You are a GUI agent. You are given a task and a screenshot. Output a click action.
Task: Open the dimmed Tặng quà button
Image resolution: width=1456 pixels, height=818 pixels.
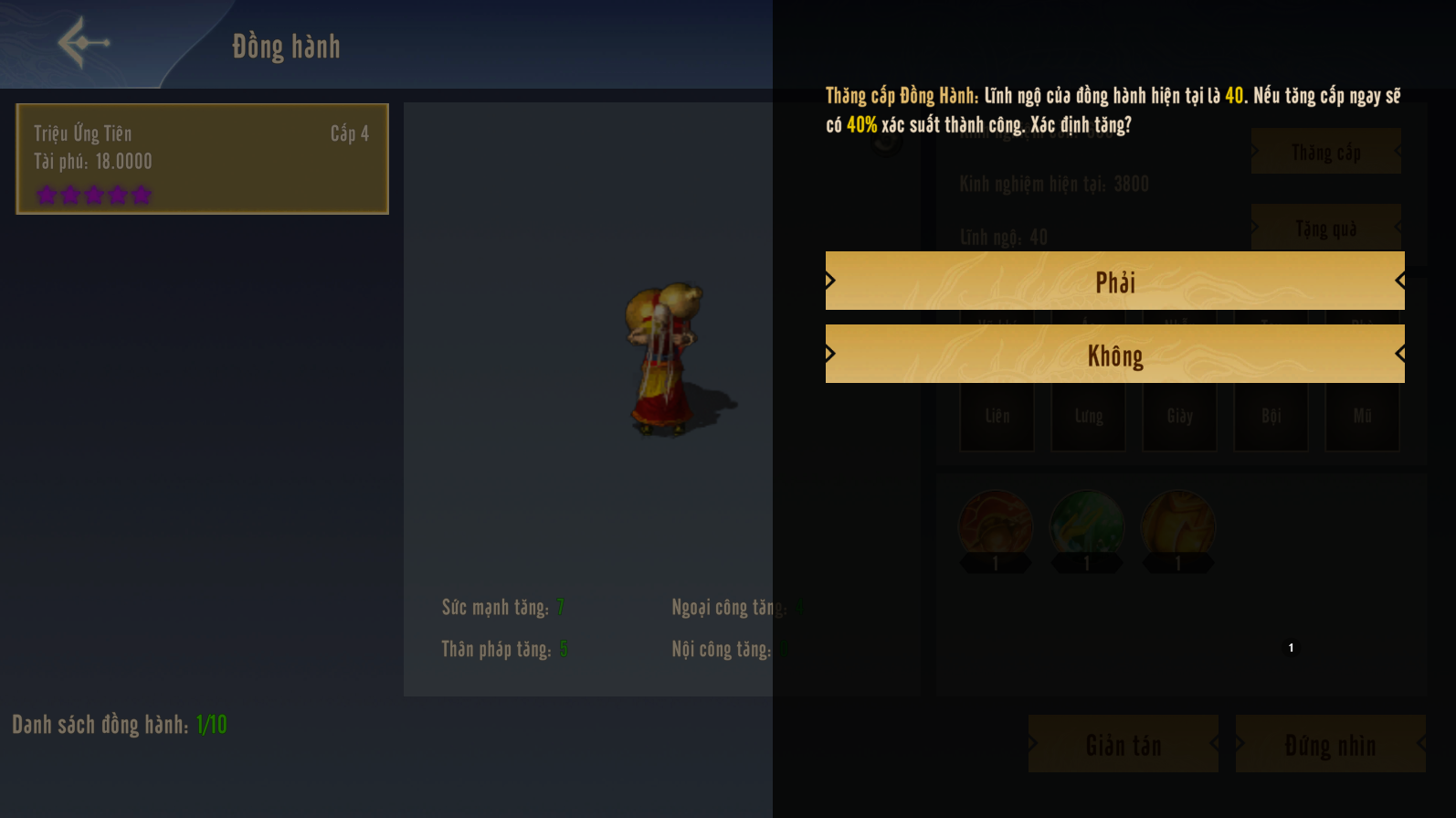coord(1325,228)
